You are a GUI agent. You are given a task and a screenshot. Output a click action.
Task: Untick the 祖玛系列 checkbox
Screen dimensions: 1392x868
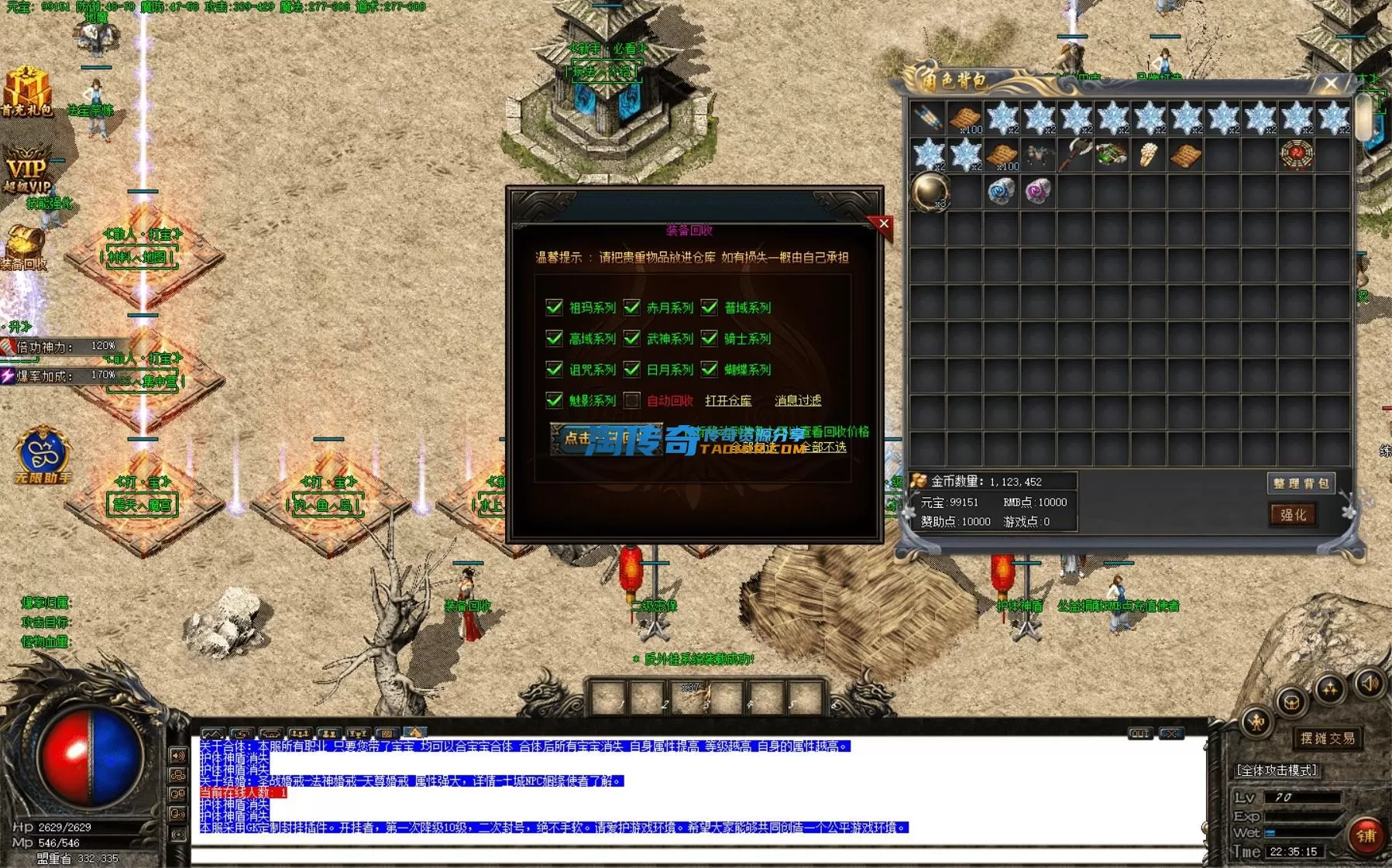[554, 307]
